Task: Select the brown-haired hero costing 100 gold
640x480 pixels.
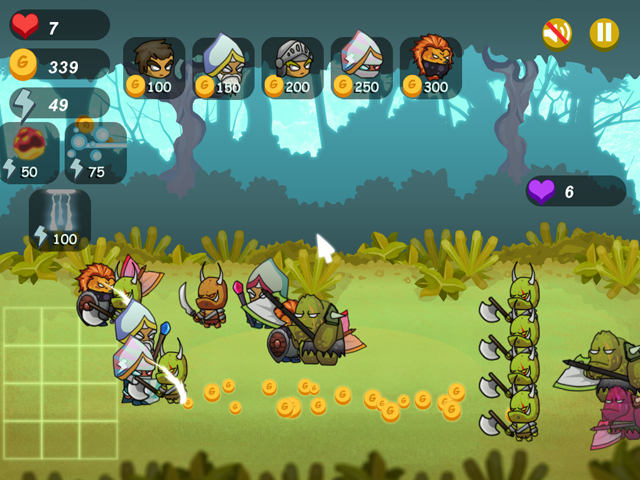Action: click(154, 67)
